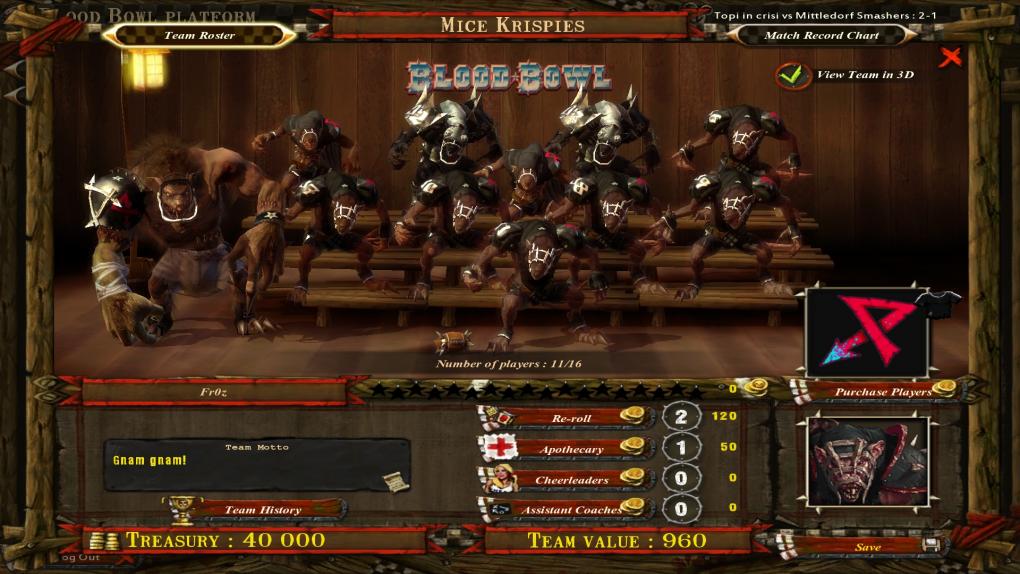Click the Mice Krispies team name banner

pyautogui.click(x=512, y=25)
